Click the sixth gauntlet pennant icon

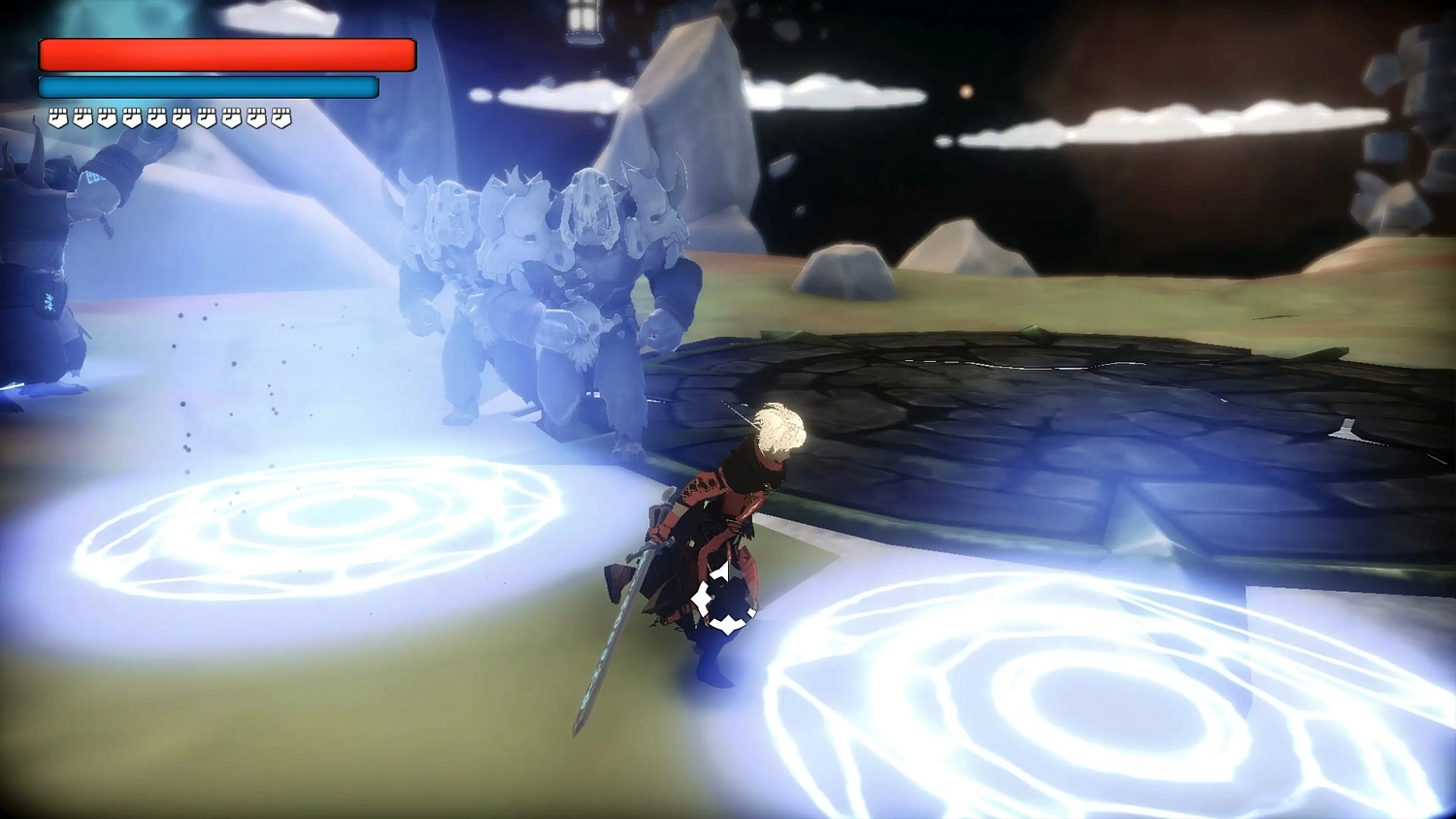182,116
